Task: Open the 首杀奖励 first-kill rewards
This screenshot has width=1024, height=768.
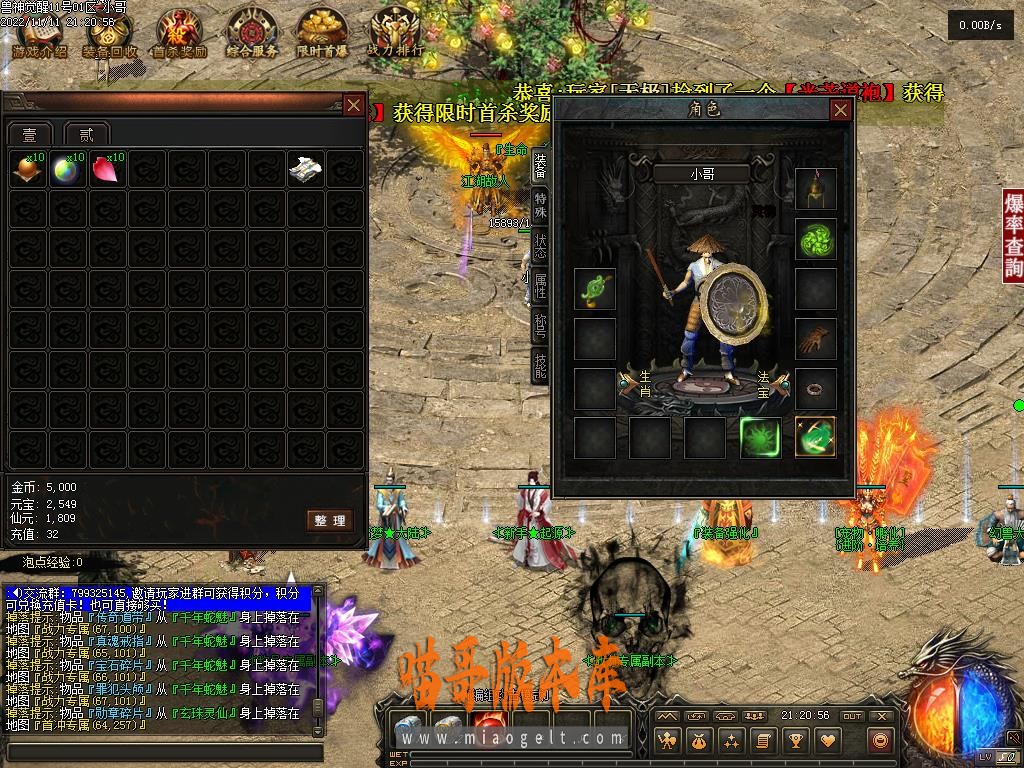Action: pyautogui.click(x=179, y=33)
